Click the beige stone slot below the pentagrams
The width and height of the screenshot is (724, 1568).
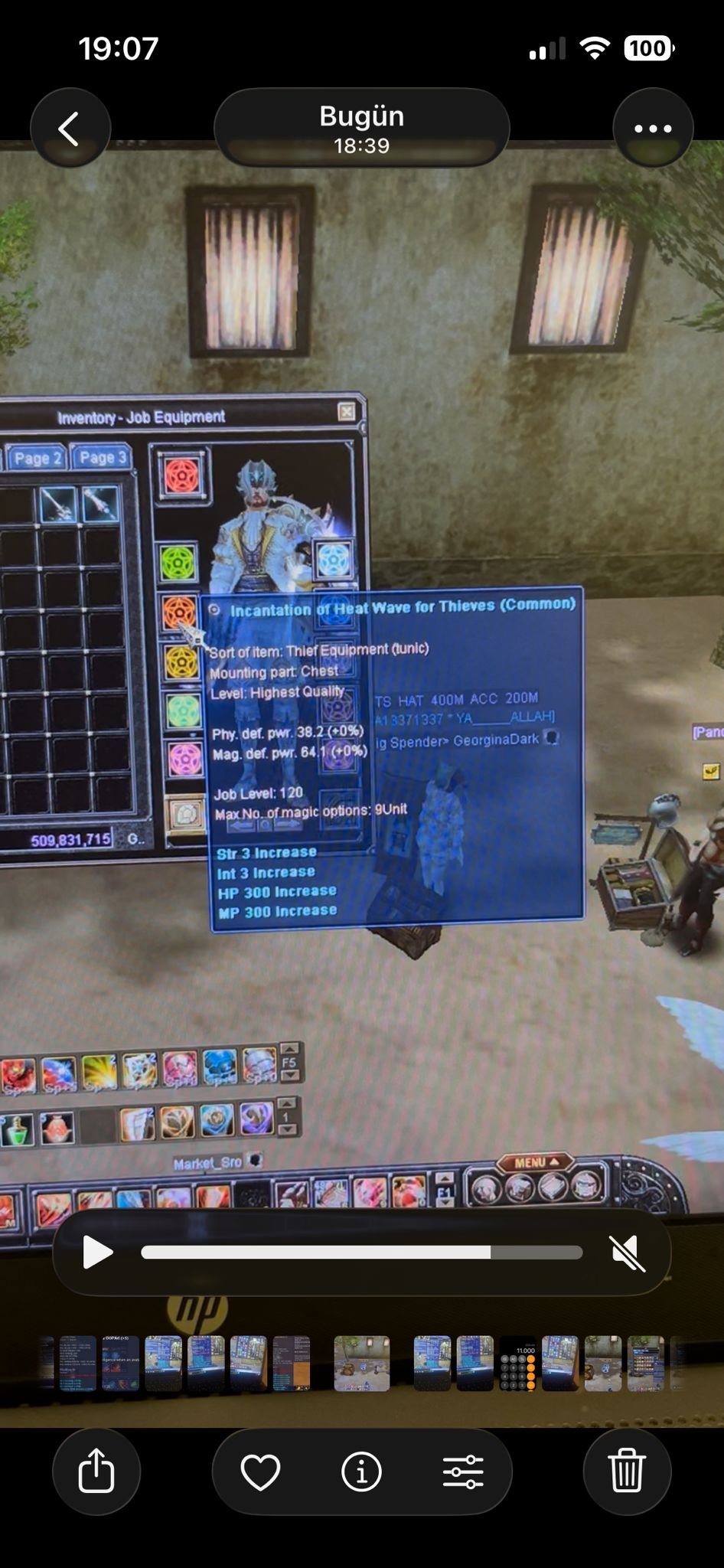pos(185,815)
